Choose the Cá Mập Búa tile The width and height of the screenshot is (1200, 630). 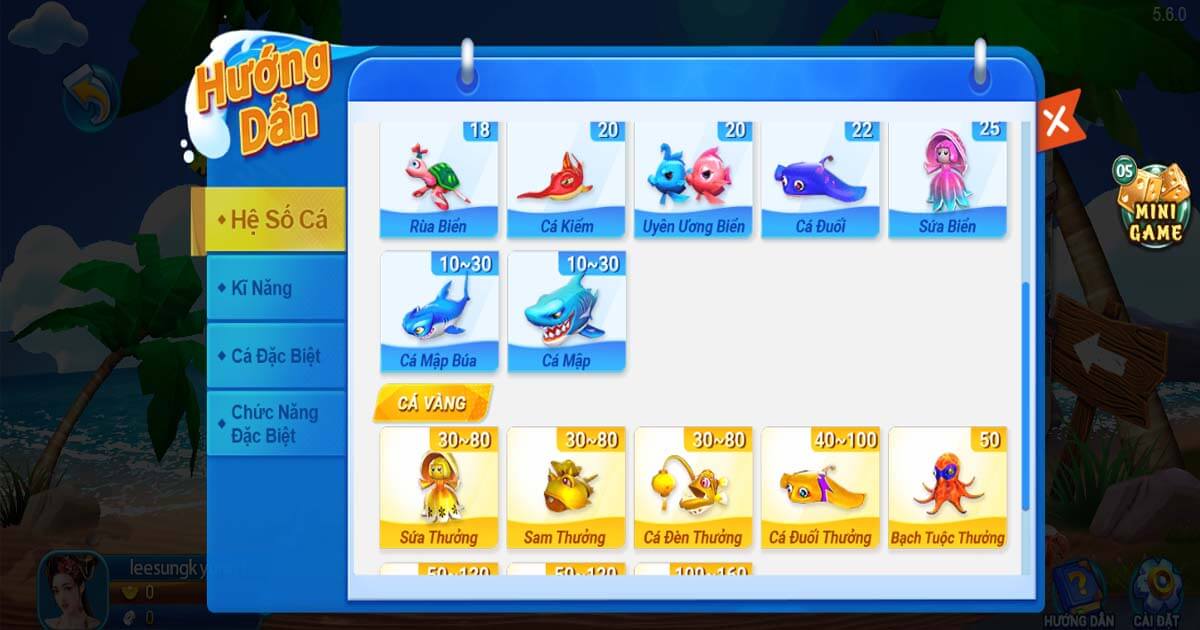click(438, 312)
